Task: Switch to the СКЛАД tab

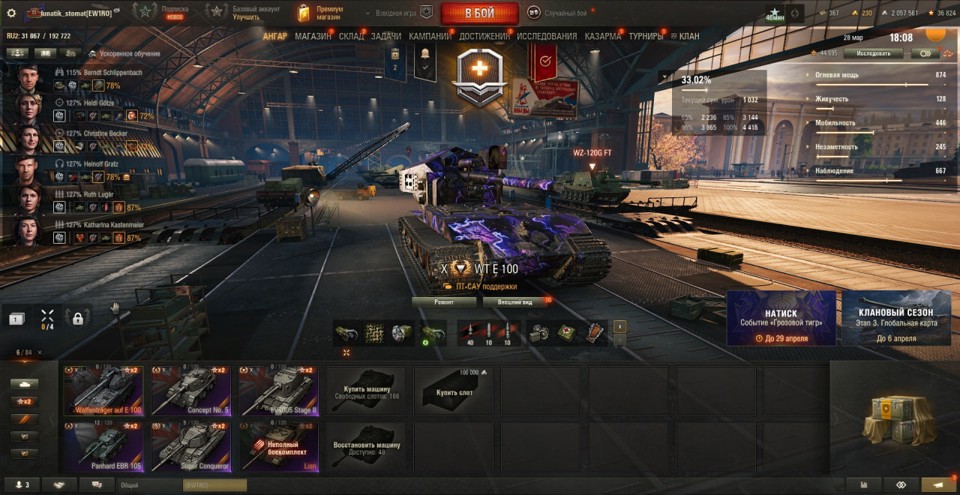Action: tap(351, 36)
